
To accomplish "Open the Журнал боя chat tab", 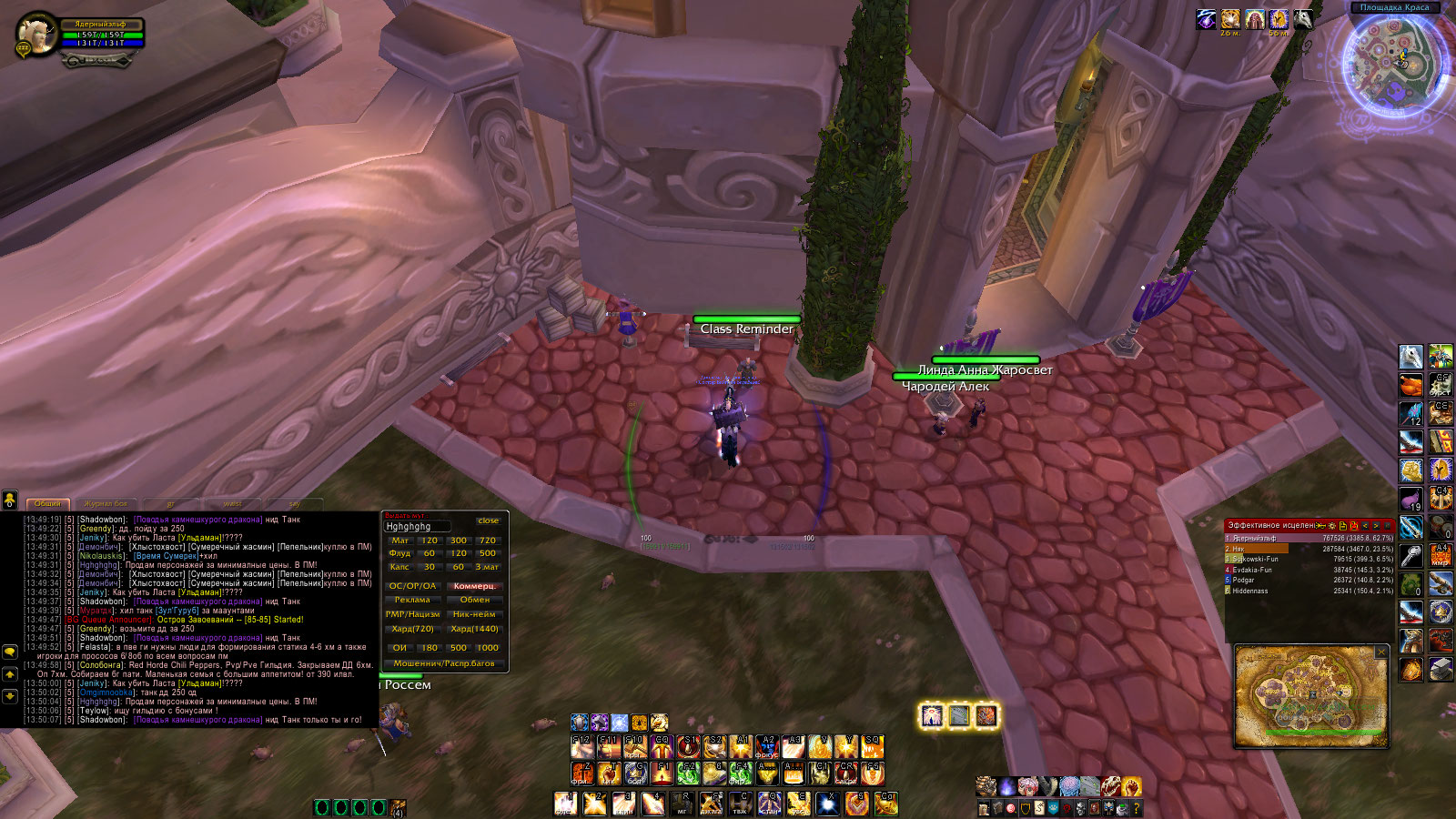I will tap(106, 503).
